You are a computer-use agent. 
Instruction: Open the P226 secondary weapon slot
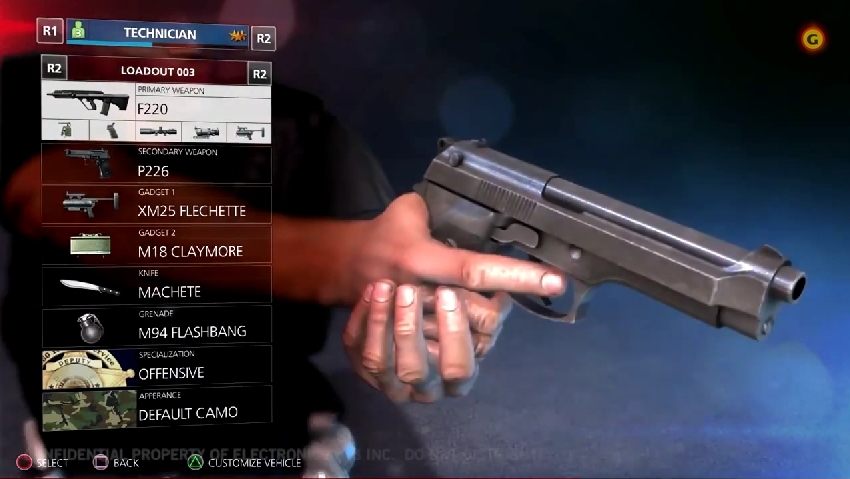click(x=157, y=164)
